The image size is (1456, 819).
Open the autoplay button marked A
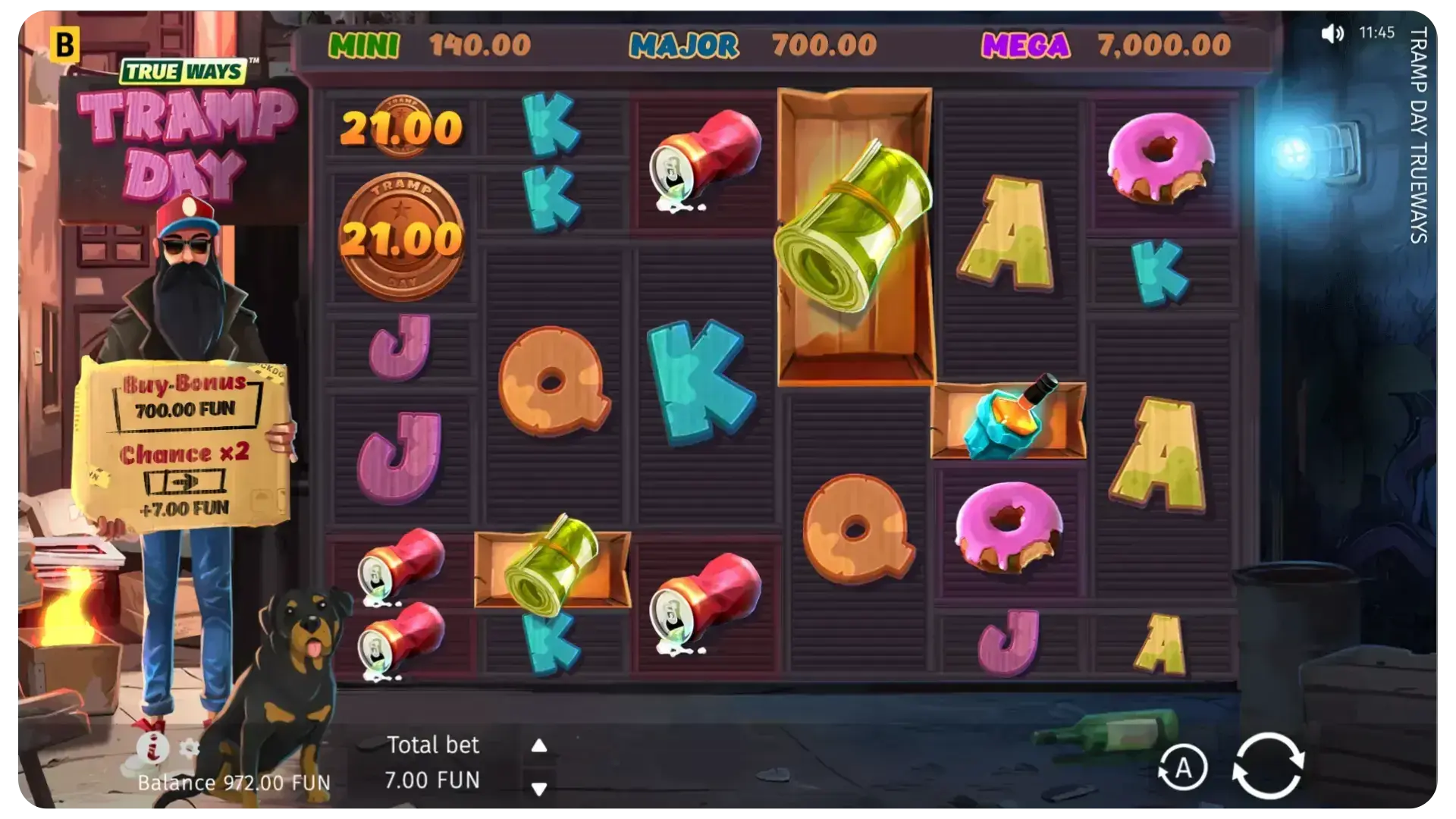click(1182, 768)
